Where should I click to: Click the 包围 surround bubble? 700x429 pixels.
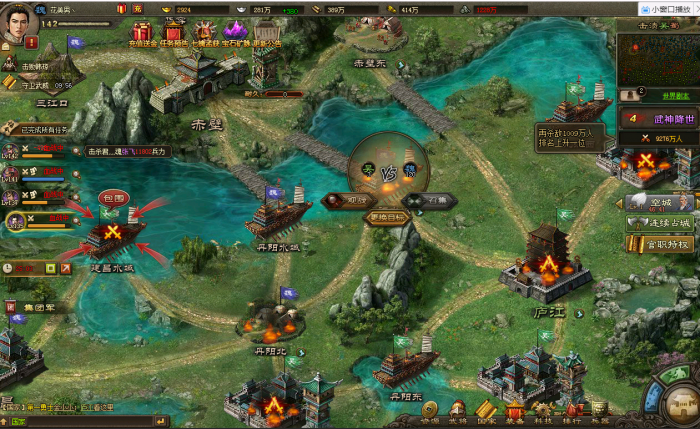(111, 197)
